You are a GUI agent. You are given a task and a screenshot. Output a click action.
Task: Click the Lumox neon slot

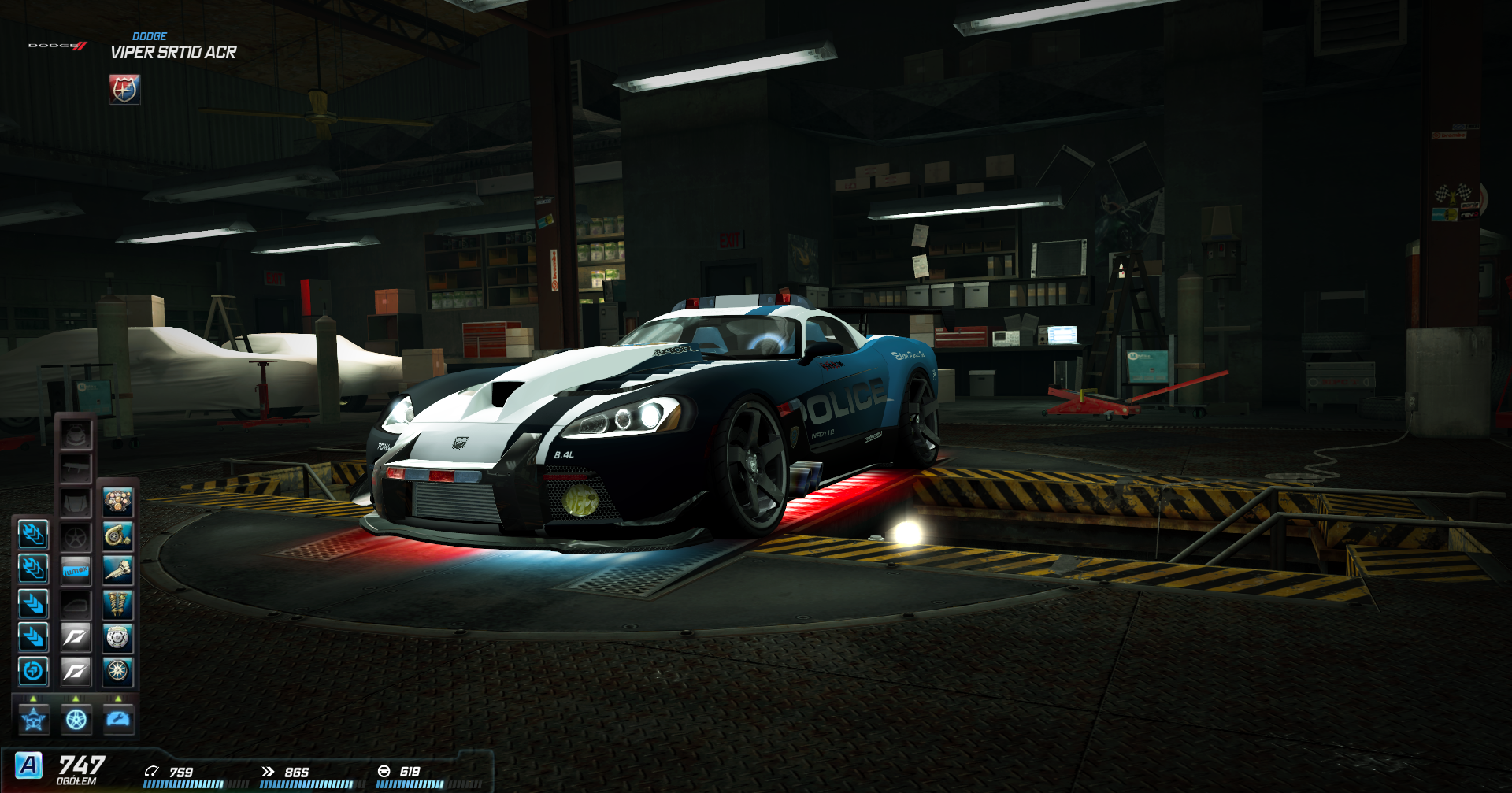(x=76, y=570)
